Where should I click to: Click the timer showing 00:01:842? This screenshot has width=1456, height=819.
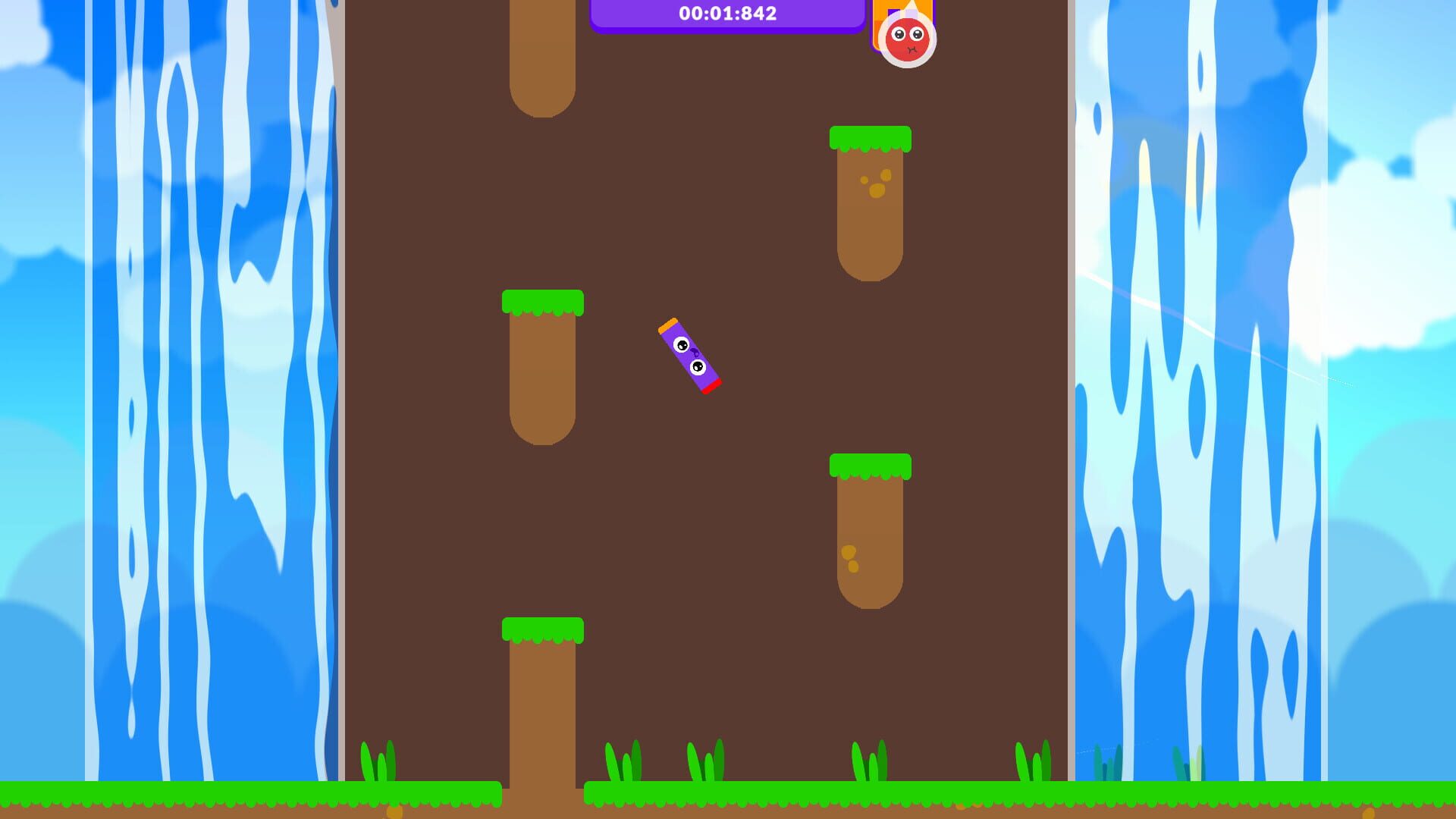[x=726, y=13]
